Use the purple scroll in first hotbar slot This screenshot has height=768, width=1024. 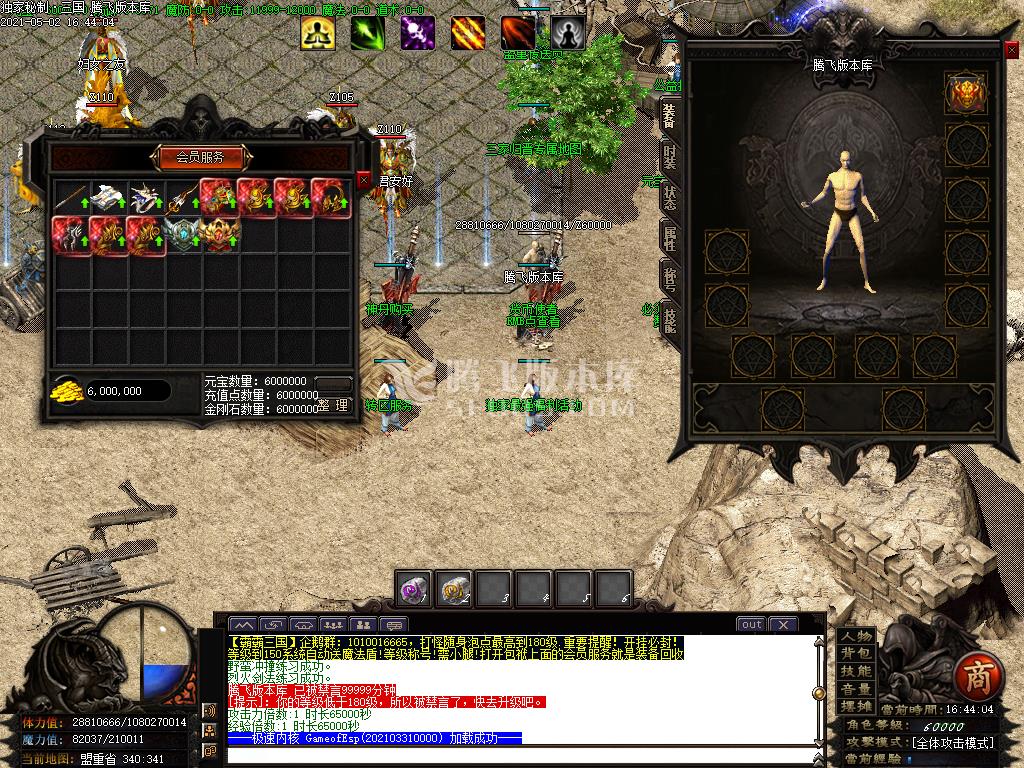pyautogui.click(x=415, y=588)
